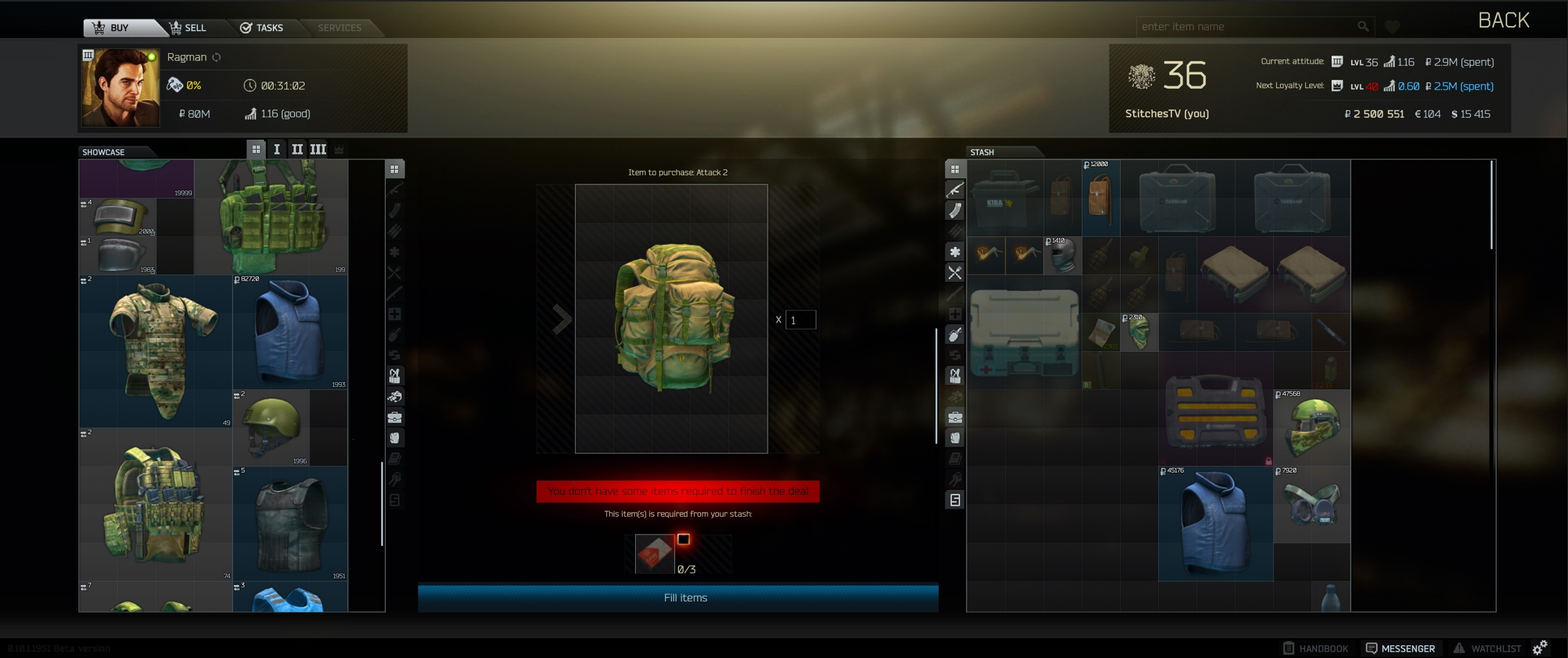Screen dimensions: 1568x658
Task: Select the weapons filter in the stash panel
Action: [x=954, y=190]
